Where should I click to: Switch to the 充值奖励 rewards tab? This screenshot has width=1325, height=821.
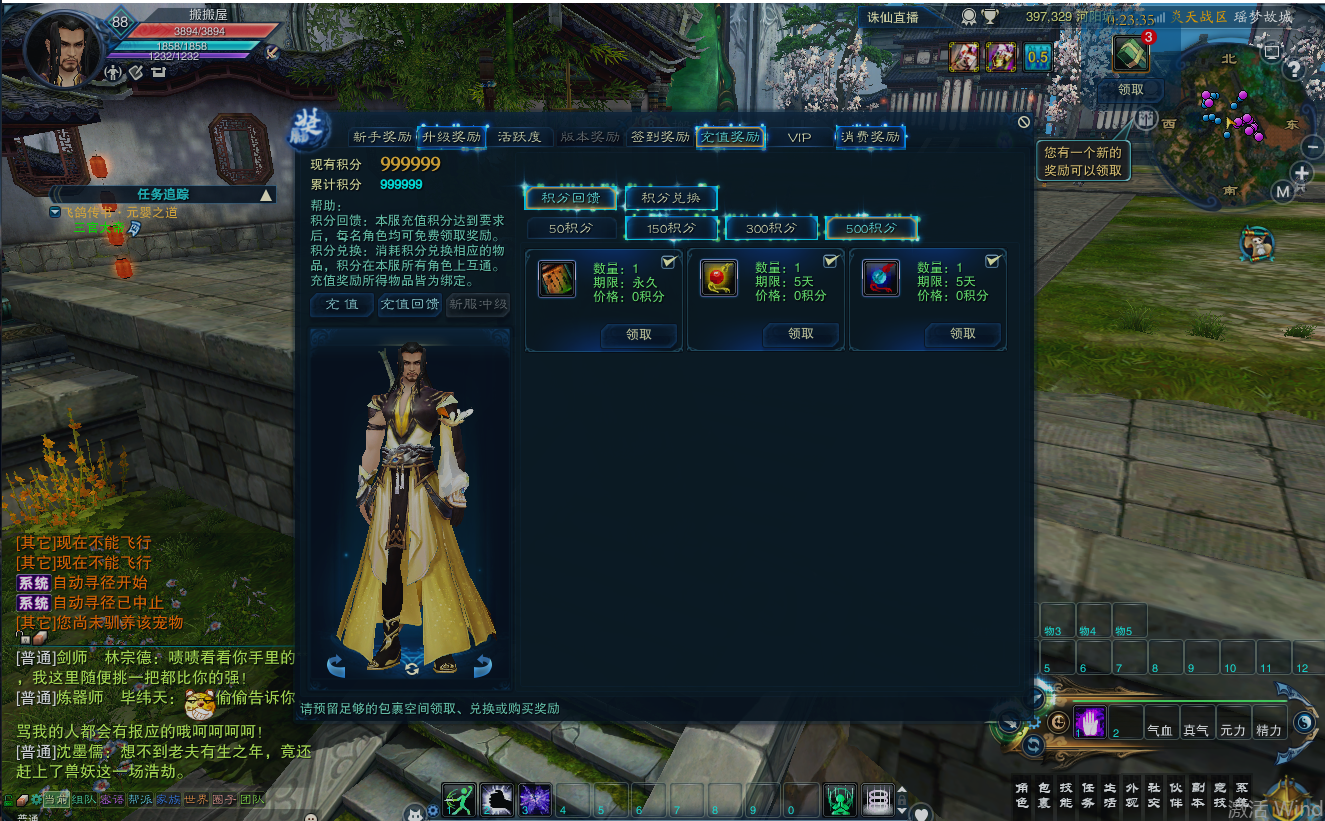(x=730, y=137)
